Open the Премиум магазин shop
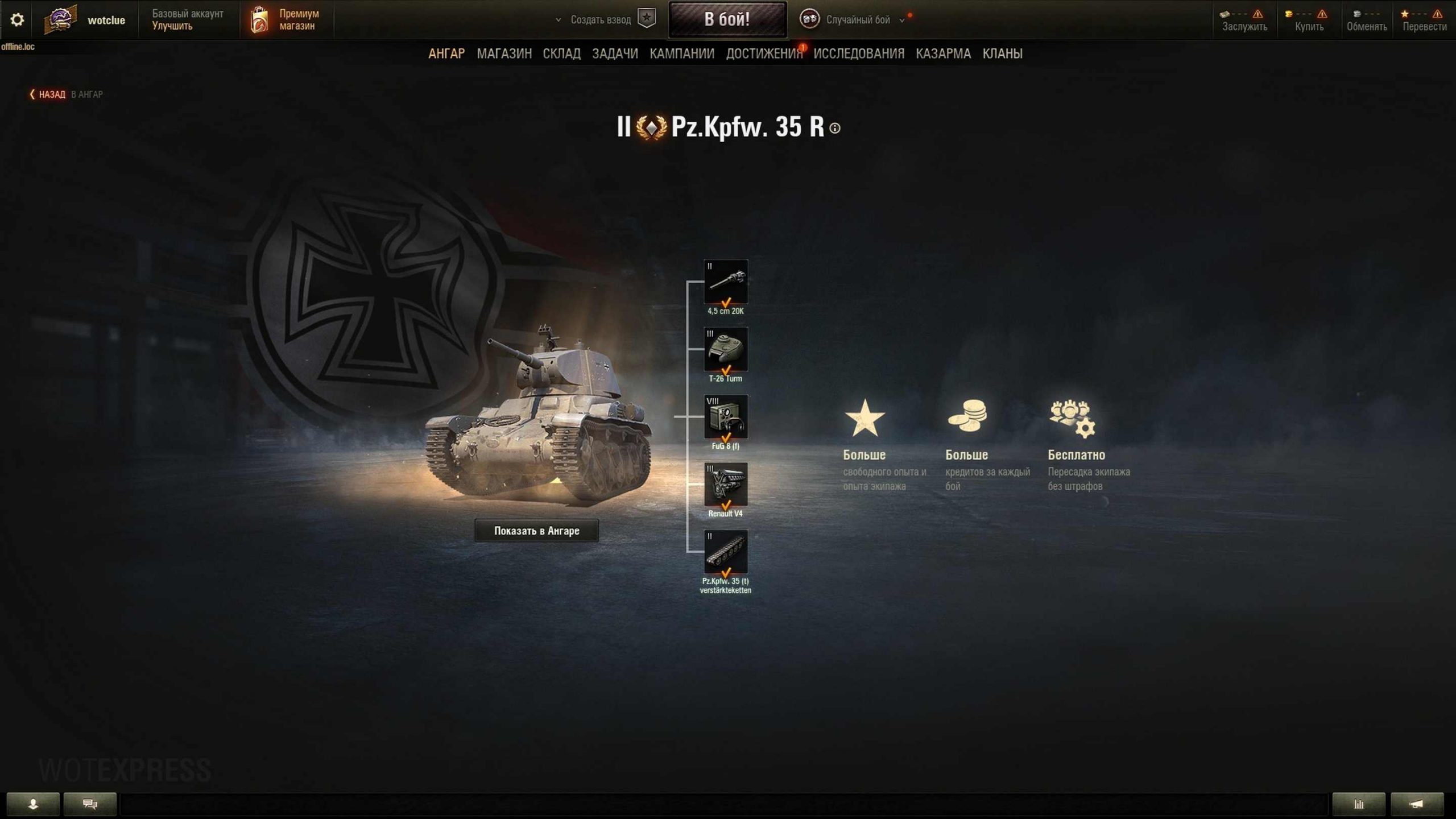1456x819 pixels. coord(286,20)
